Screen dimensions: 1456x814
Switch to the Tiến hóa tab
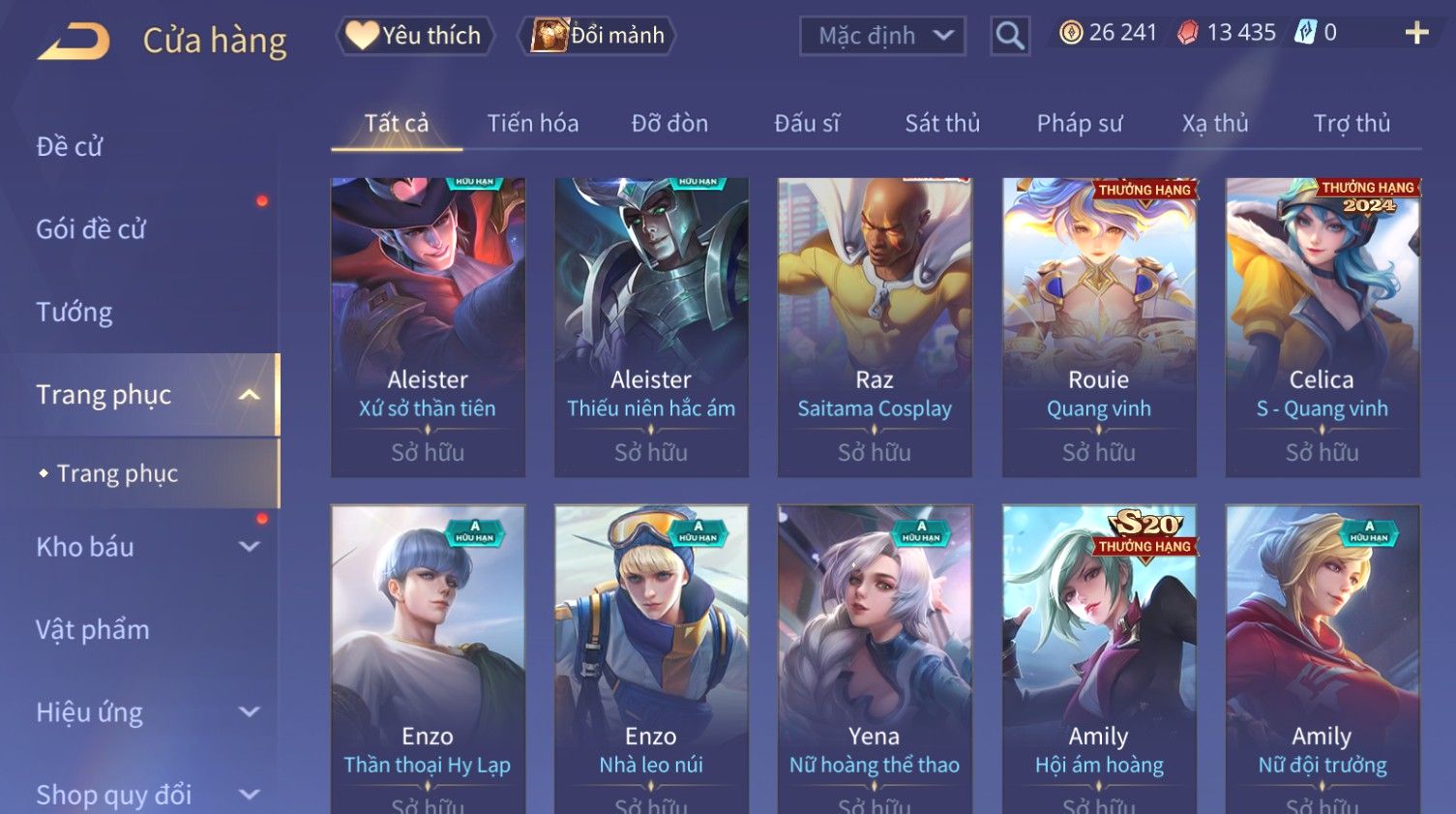pyautogui.click(x=533, y=124)
